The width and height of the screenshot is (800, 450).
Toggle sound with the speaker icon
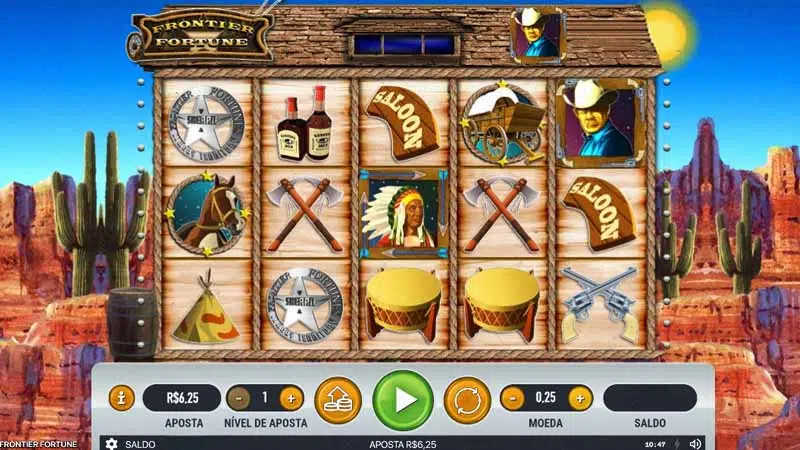695,443
